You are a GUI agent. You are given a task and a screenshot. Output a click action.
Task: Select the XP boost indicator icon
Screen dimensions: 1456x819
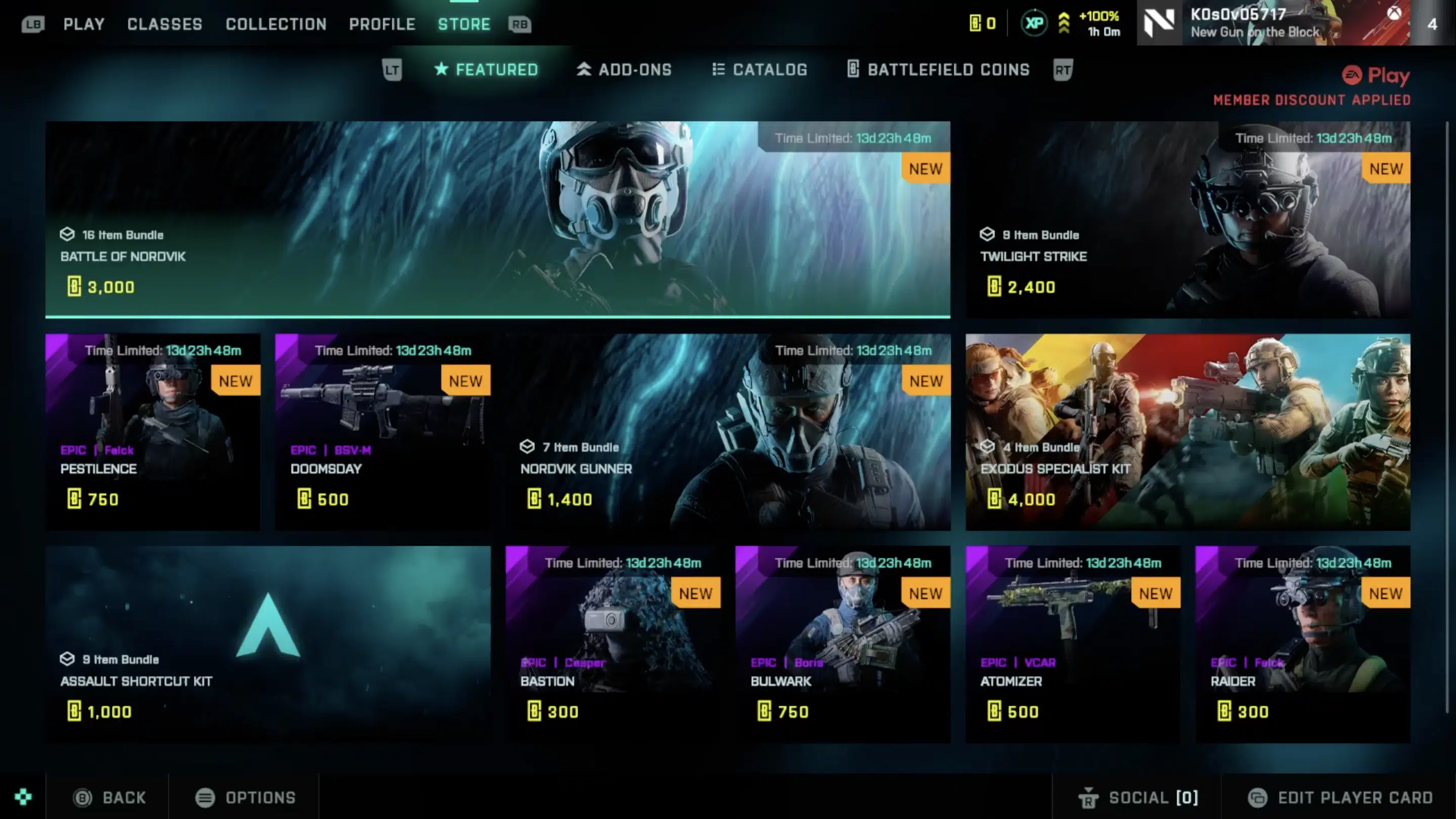click(x=1035, y=23)
